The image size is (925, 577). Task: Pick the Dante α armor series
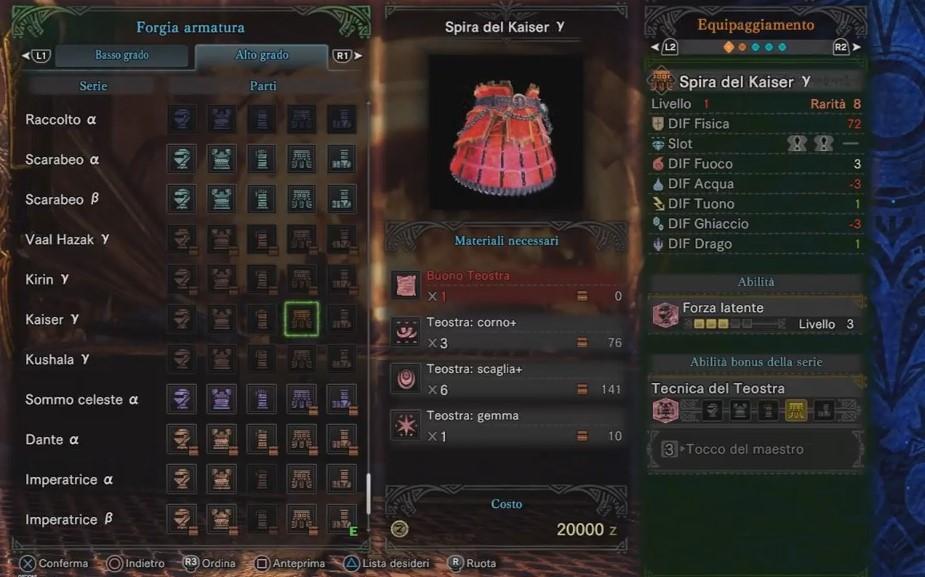52,440
